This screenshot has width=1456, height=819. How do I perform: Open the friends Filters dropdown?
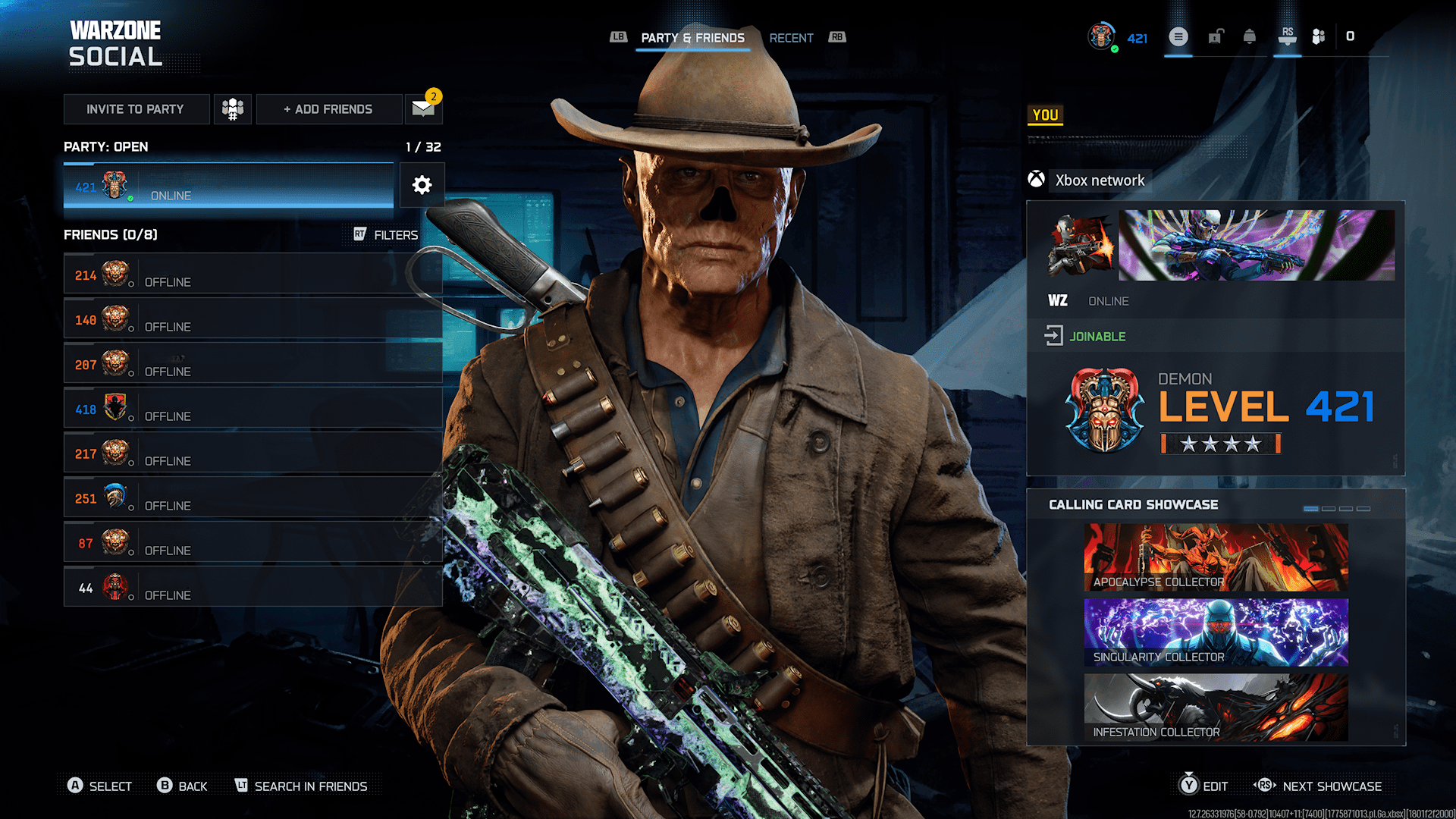[x=394, y=234]
